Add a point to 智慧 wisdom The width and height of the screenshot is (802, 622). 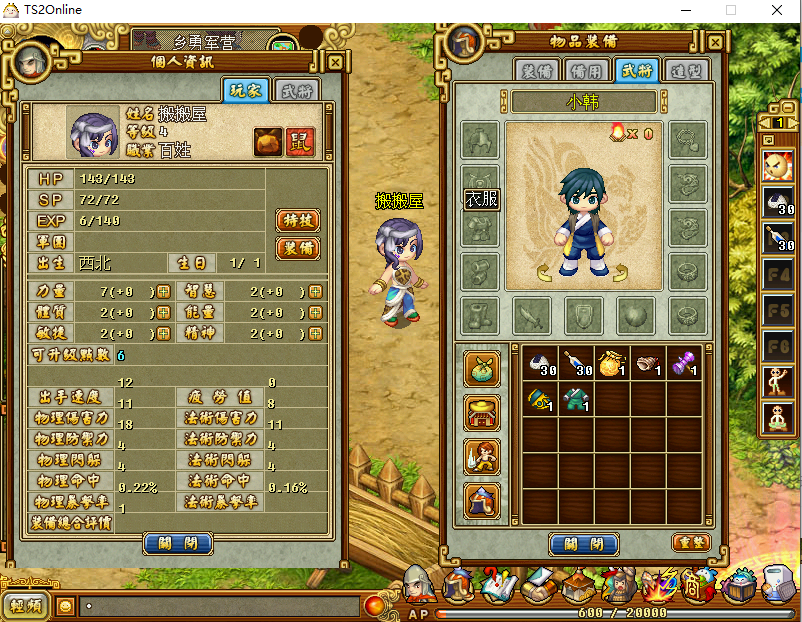pos(316,291)
